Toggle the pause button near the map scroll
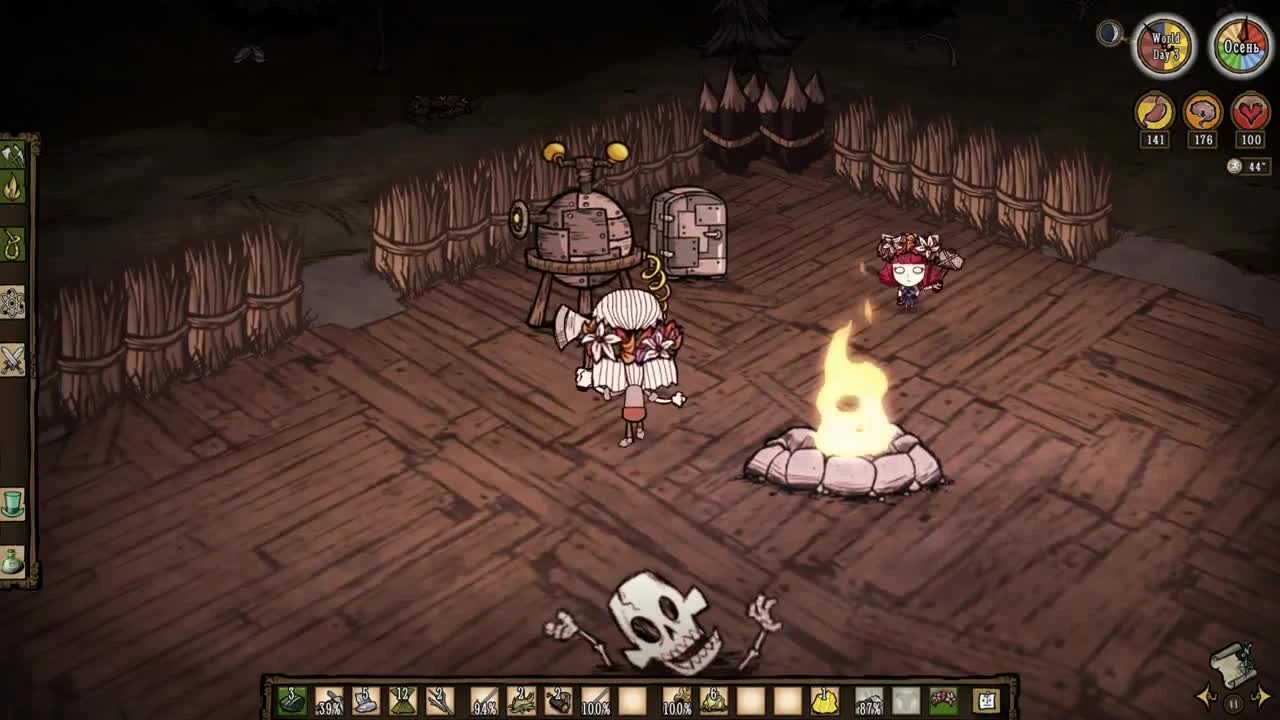This screenshot has height=720, width=1280. click(x=1233, y=704)
